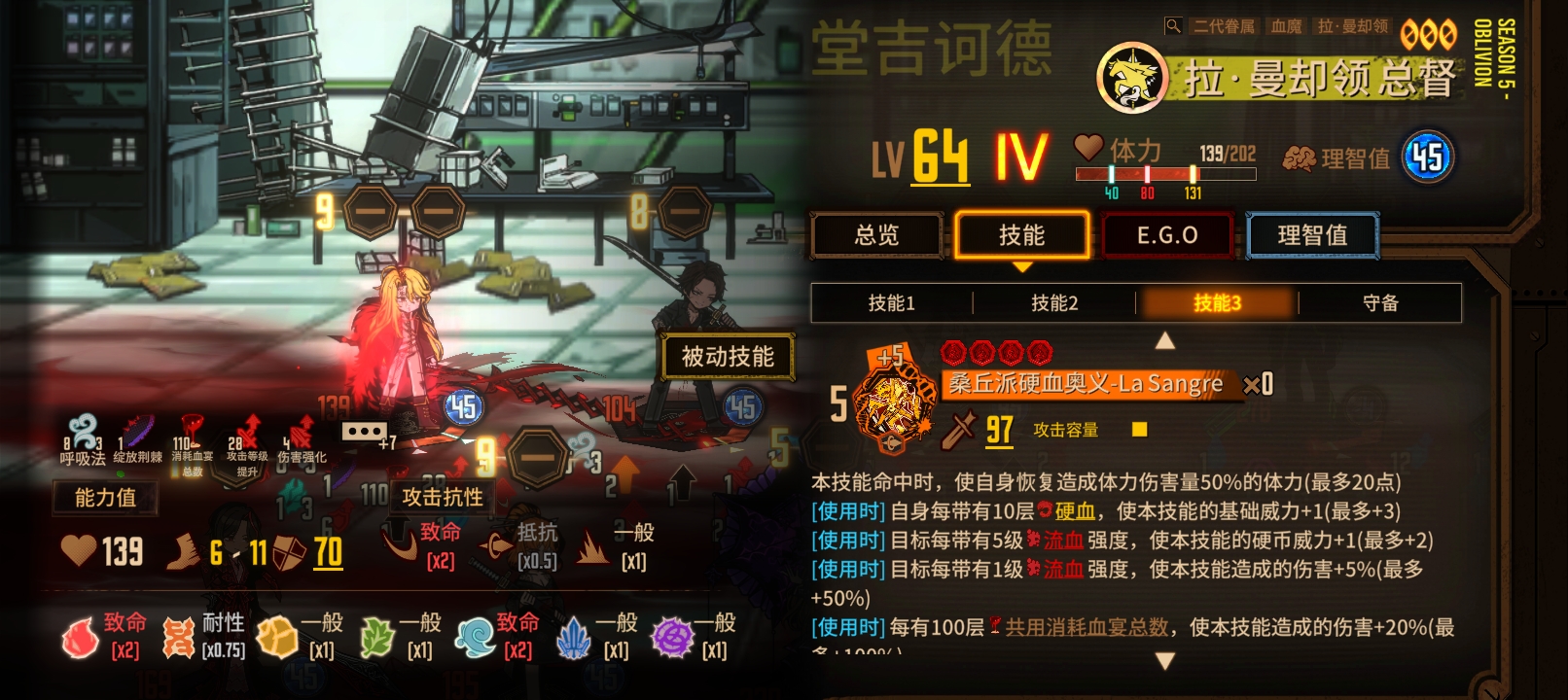Viewport: 1568px width, 700px height.
Task: Expand upward with the triangle above the skill
Action: [1163, 341]
